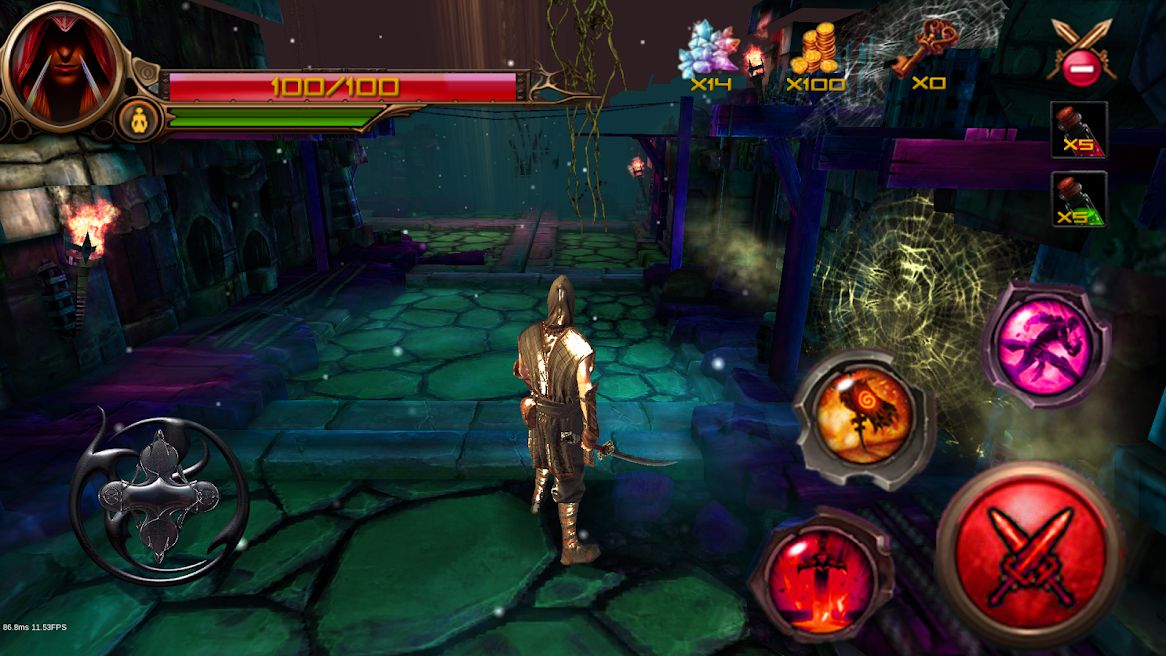Viewport: 1166px width, 656px height.
Task: Open the gold coins stack icon
Action: (x=816, y=50)
